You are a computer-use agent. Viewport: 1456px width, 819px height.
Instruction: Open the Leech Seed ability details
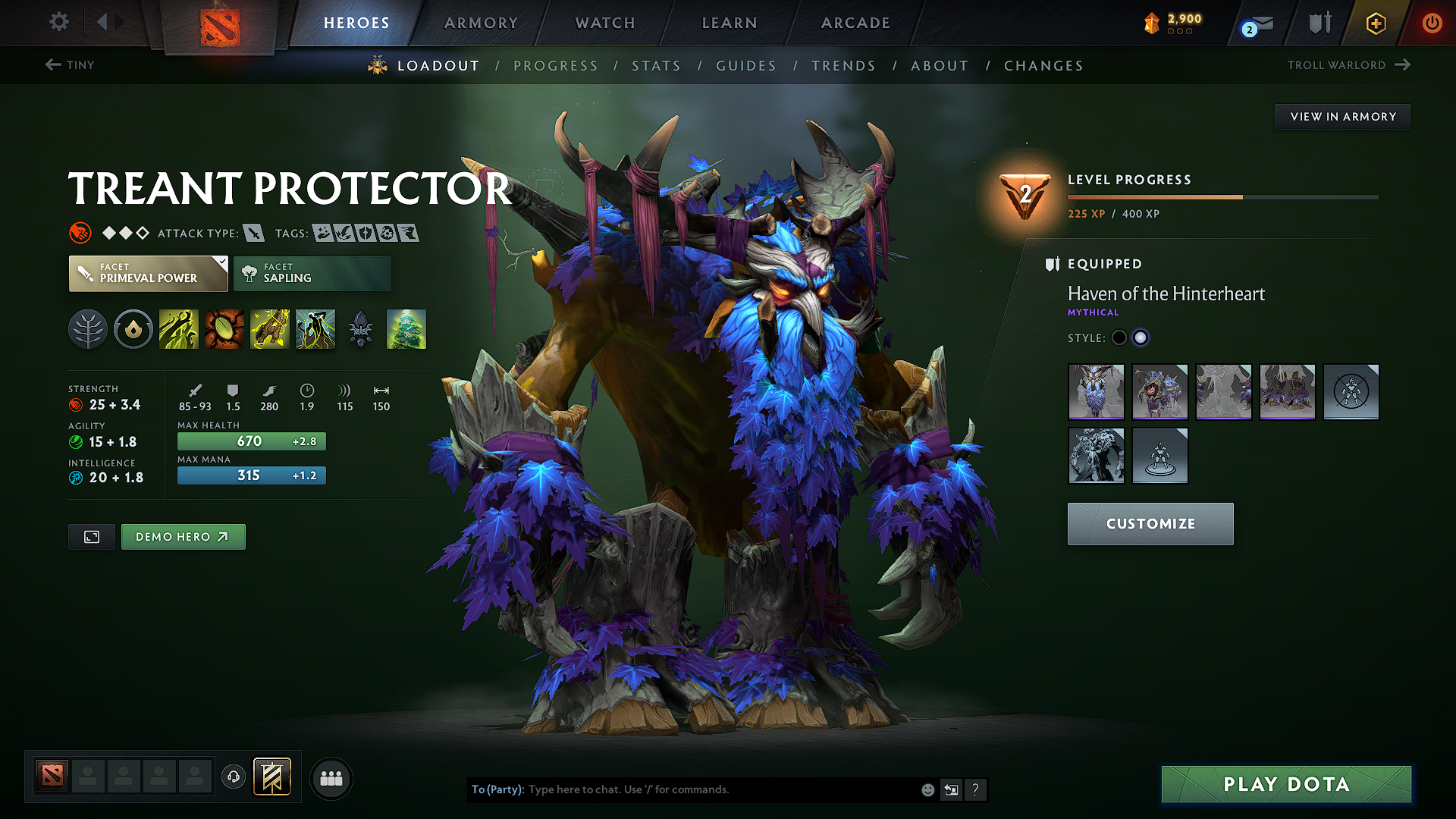click(x=224, y=329)
